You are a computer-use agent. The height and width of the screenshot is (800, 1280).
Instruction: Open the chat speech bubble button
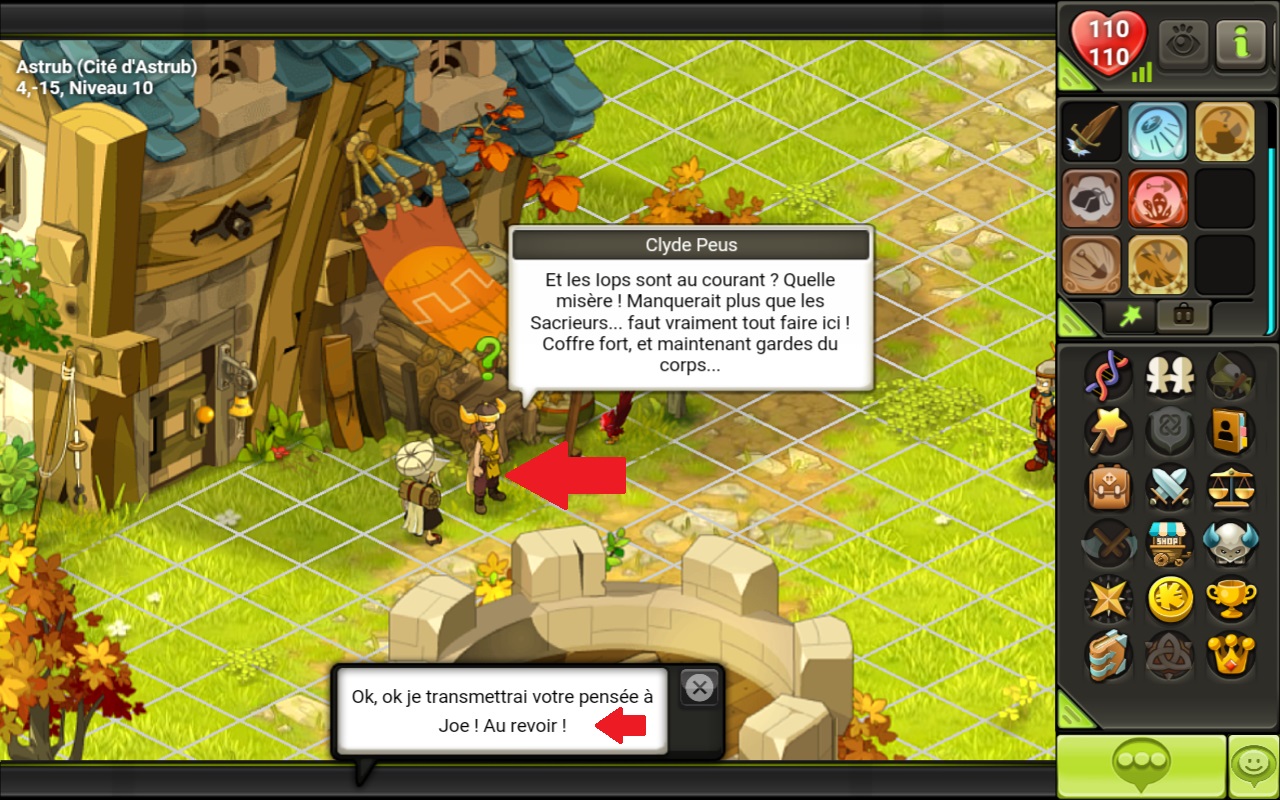[1141, 766]
